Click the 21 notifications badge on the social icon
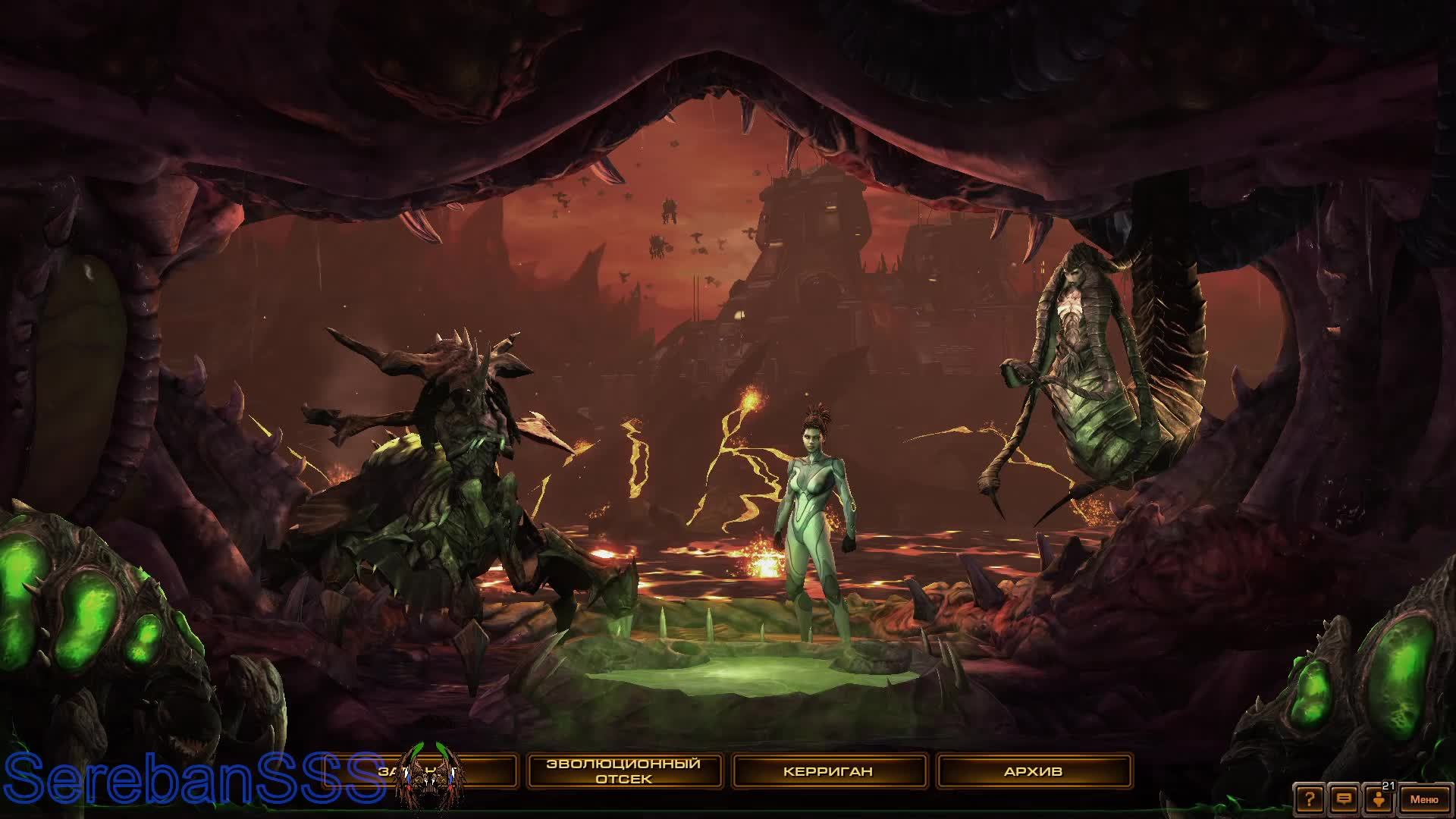Image resolution: width=1456 pixels, height=819 pixels. click(1389, 786)
